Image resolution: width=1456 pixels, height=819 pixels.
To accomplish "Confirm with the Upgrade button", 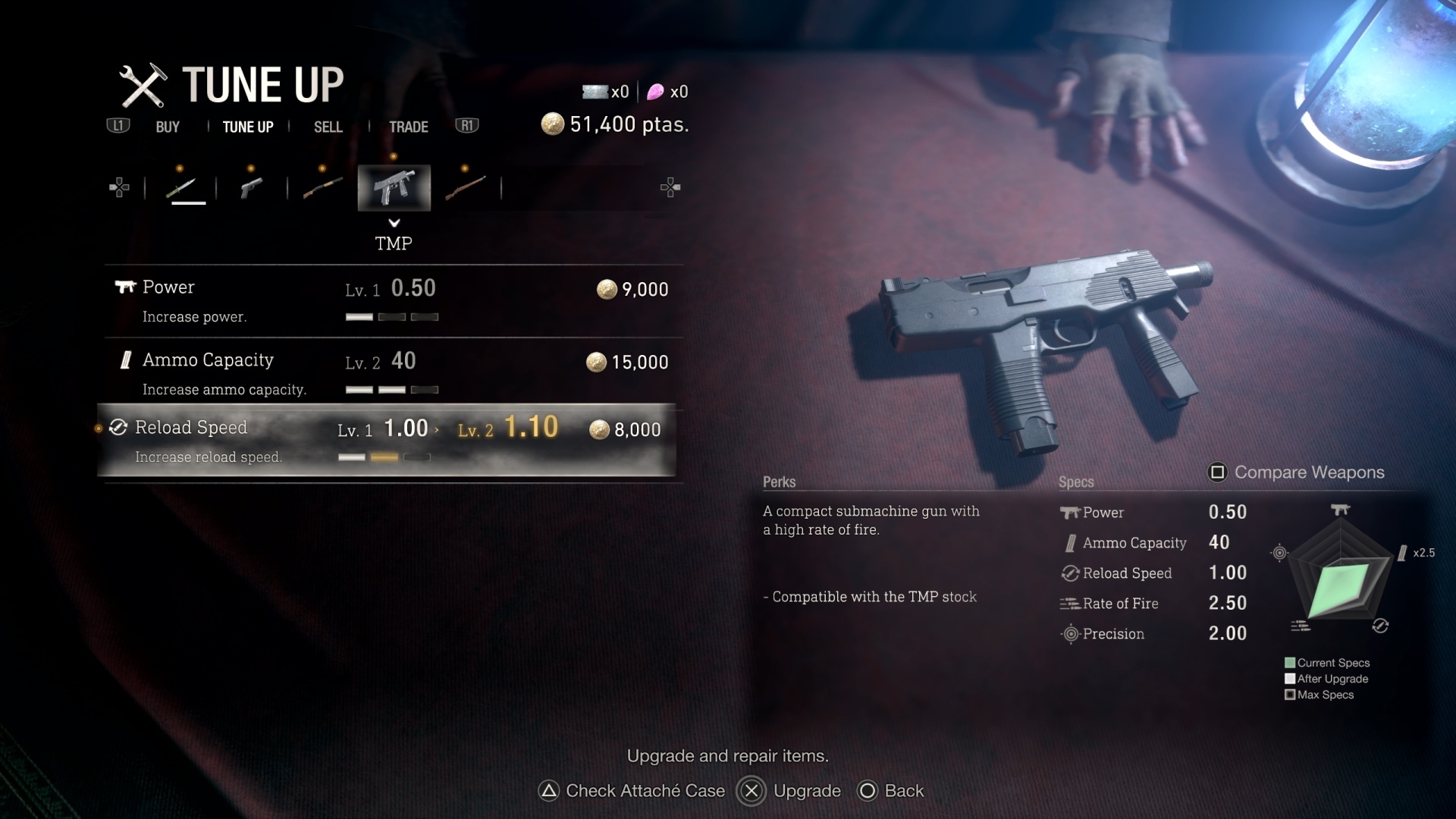I will pos(789,791).
